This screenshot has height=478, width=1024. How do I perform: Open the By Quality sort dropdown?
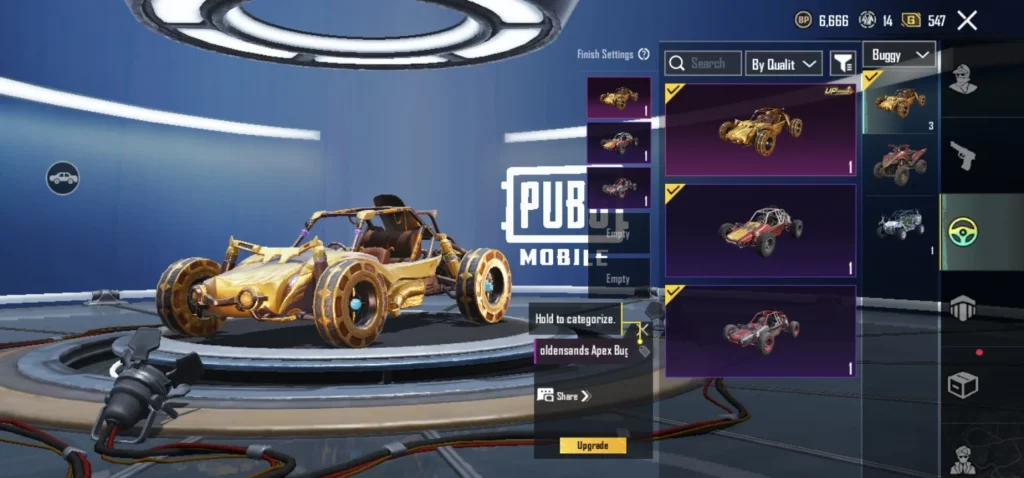(x=785, y=64)
